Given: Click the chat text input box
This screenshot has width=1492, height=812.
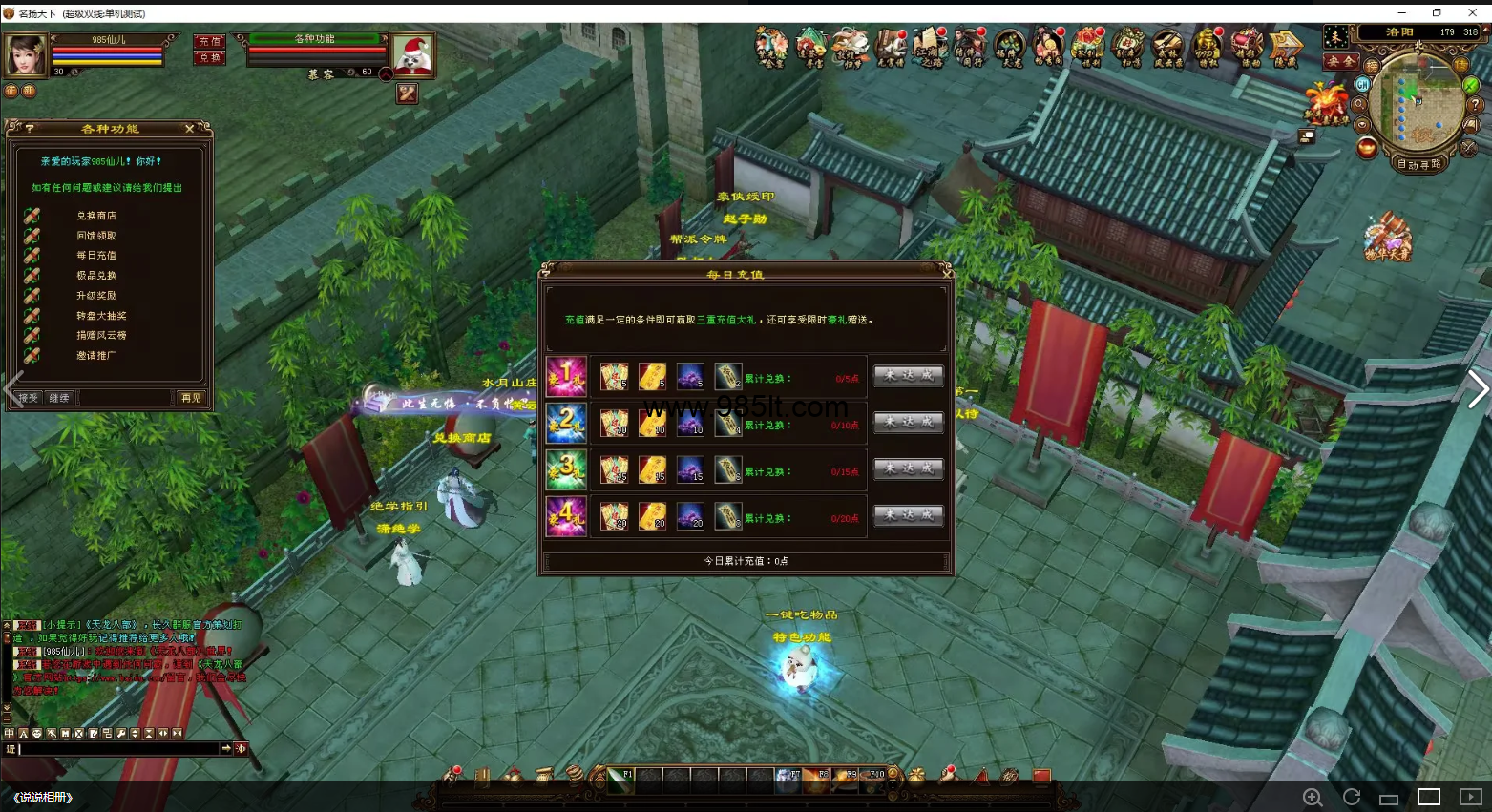Looking at the screenshot, I should (x=119, y=749).
